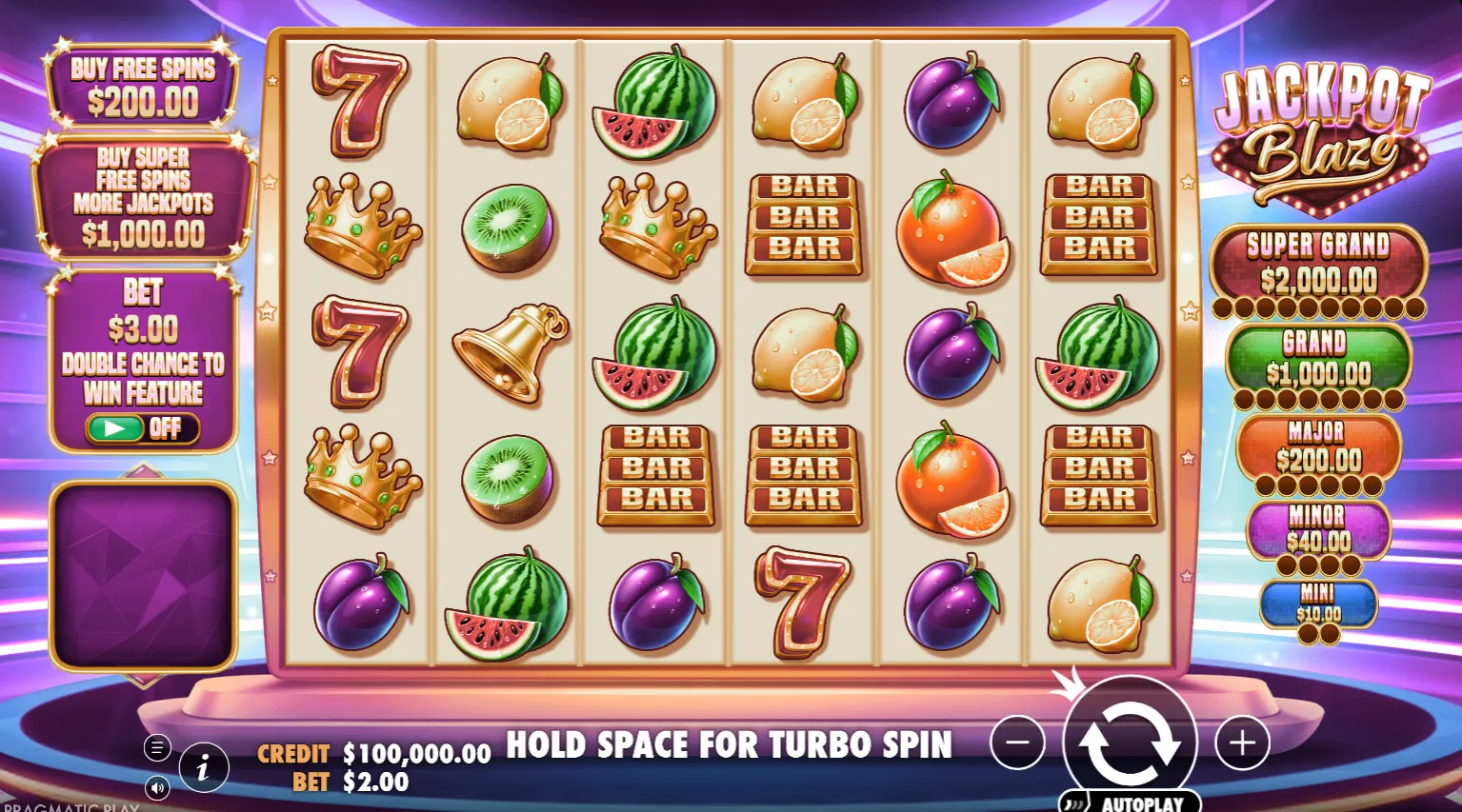The height and width of the screenshot is (812, 1462).
Task: Buy Free Spins for $200.00
Action: pyautogui.click(x=143, y=86)
